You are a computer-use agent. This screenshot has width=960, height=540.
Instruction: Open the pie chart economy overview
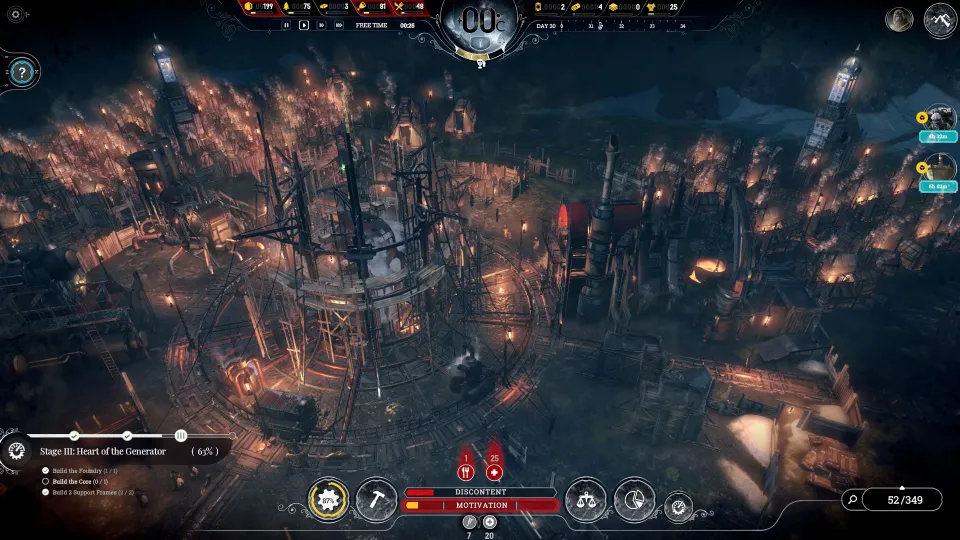coord(634,499)
